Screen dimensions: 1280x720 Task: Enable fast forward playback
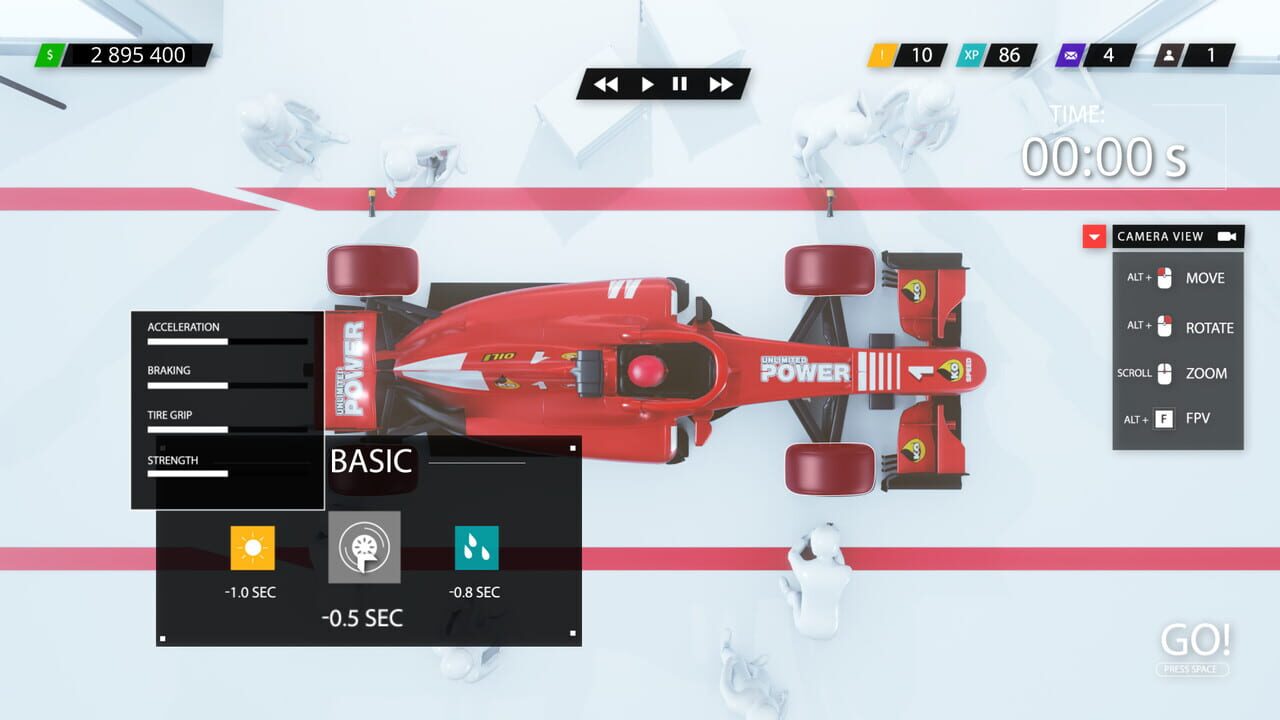[x=720, y=85]
